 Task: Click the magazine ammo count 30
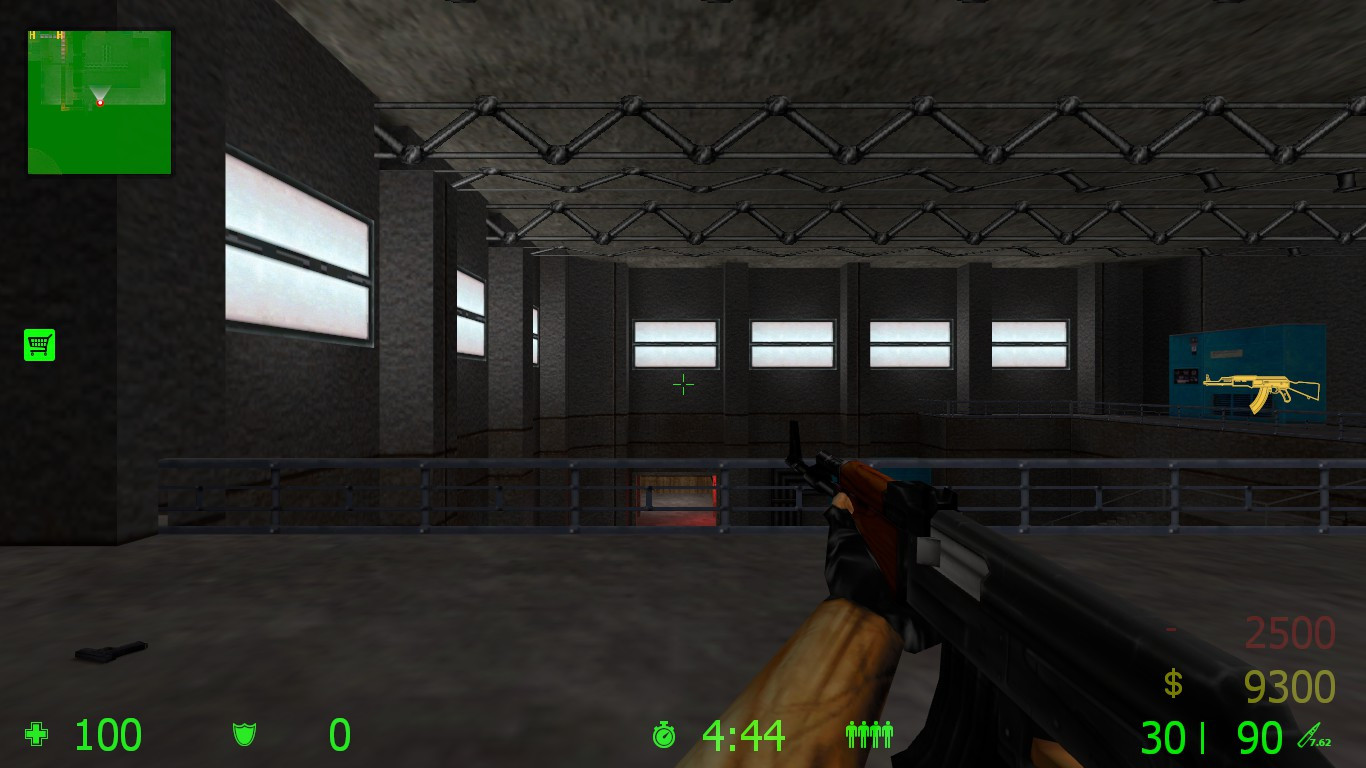[x=1166, y=737]
